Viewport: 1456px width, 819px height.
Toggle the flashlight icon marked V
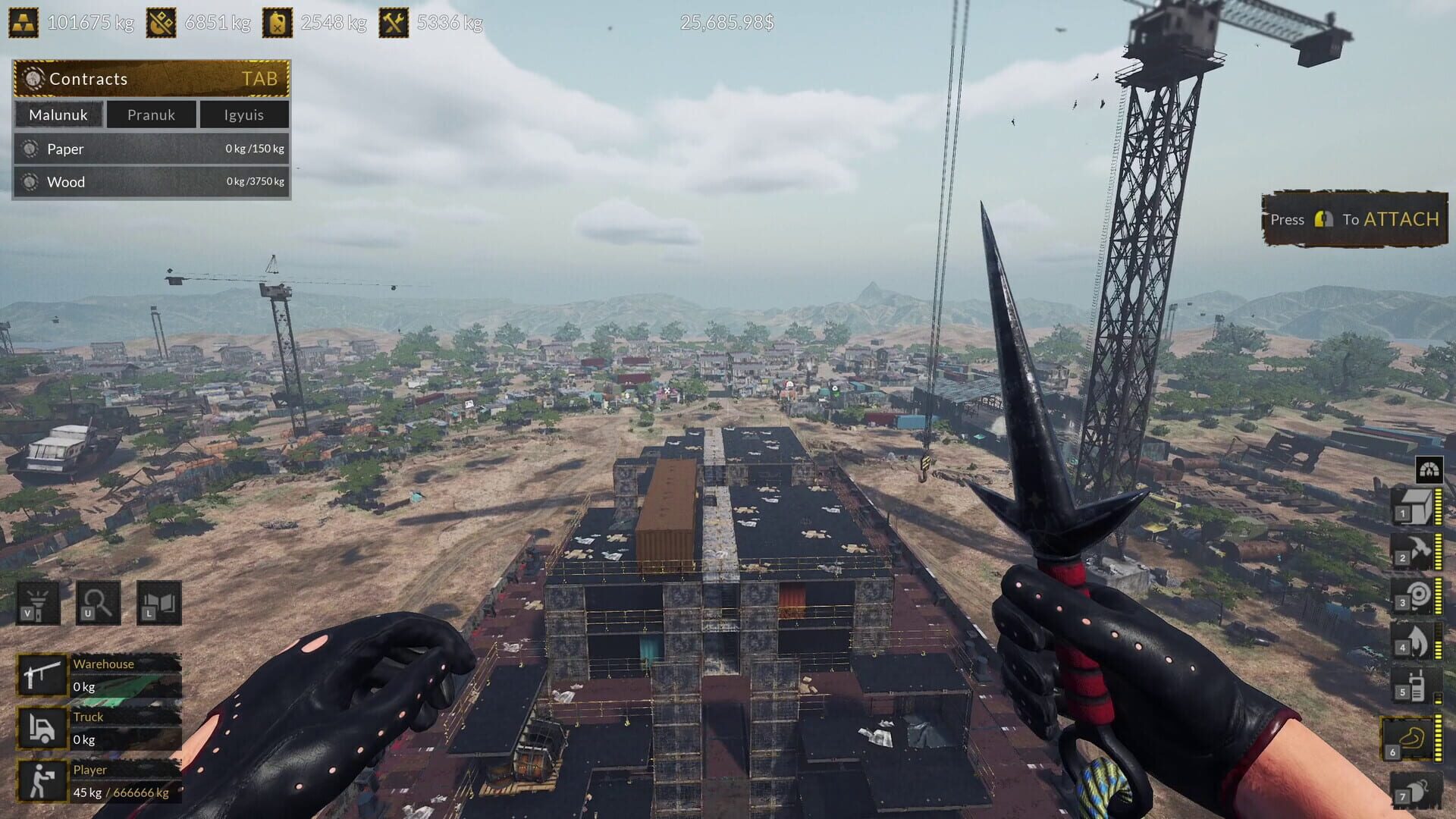(x=38, y=603)
